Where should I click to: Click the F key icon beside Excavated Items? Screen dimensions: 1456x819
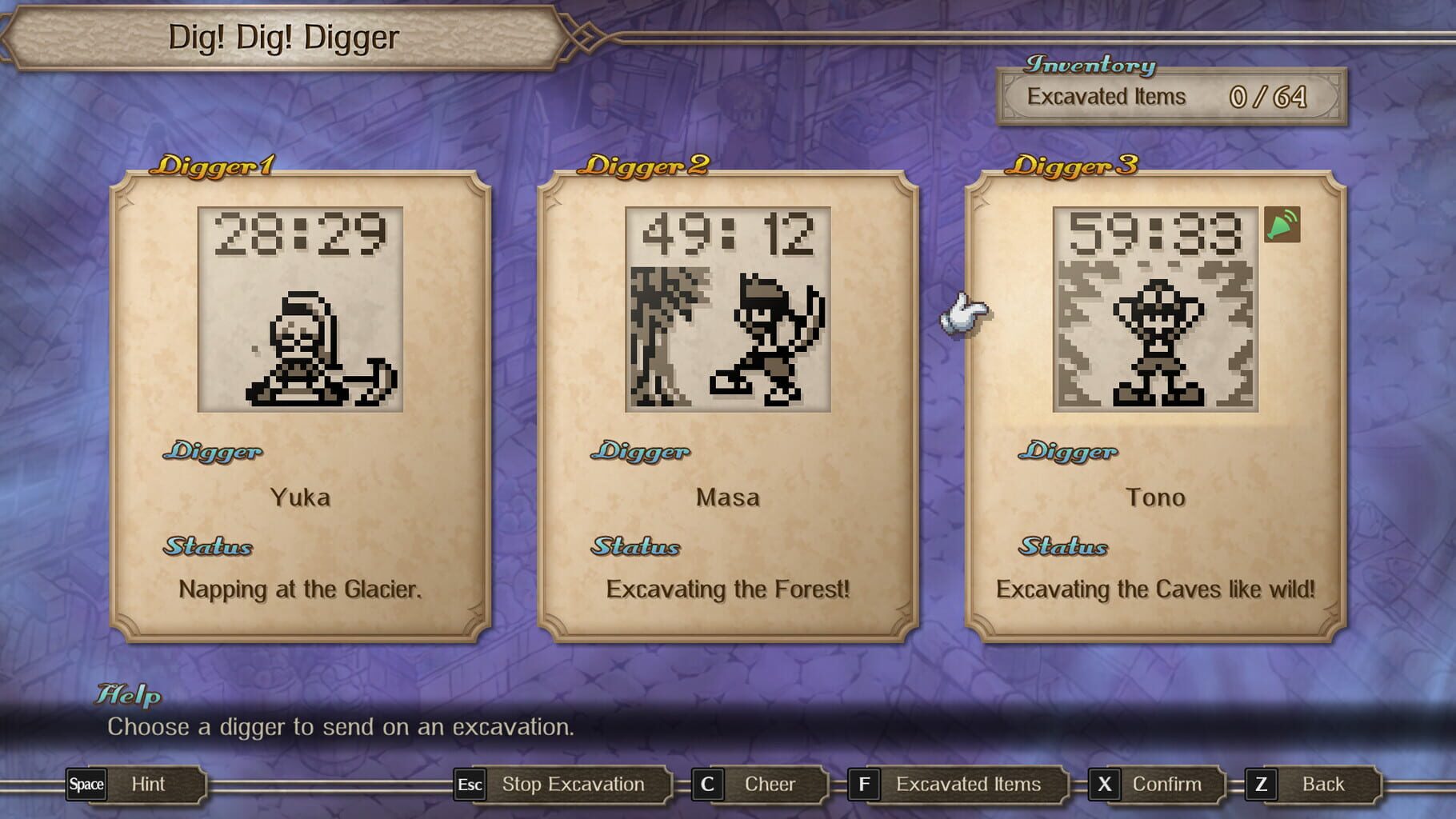[x=866, y=785]
